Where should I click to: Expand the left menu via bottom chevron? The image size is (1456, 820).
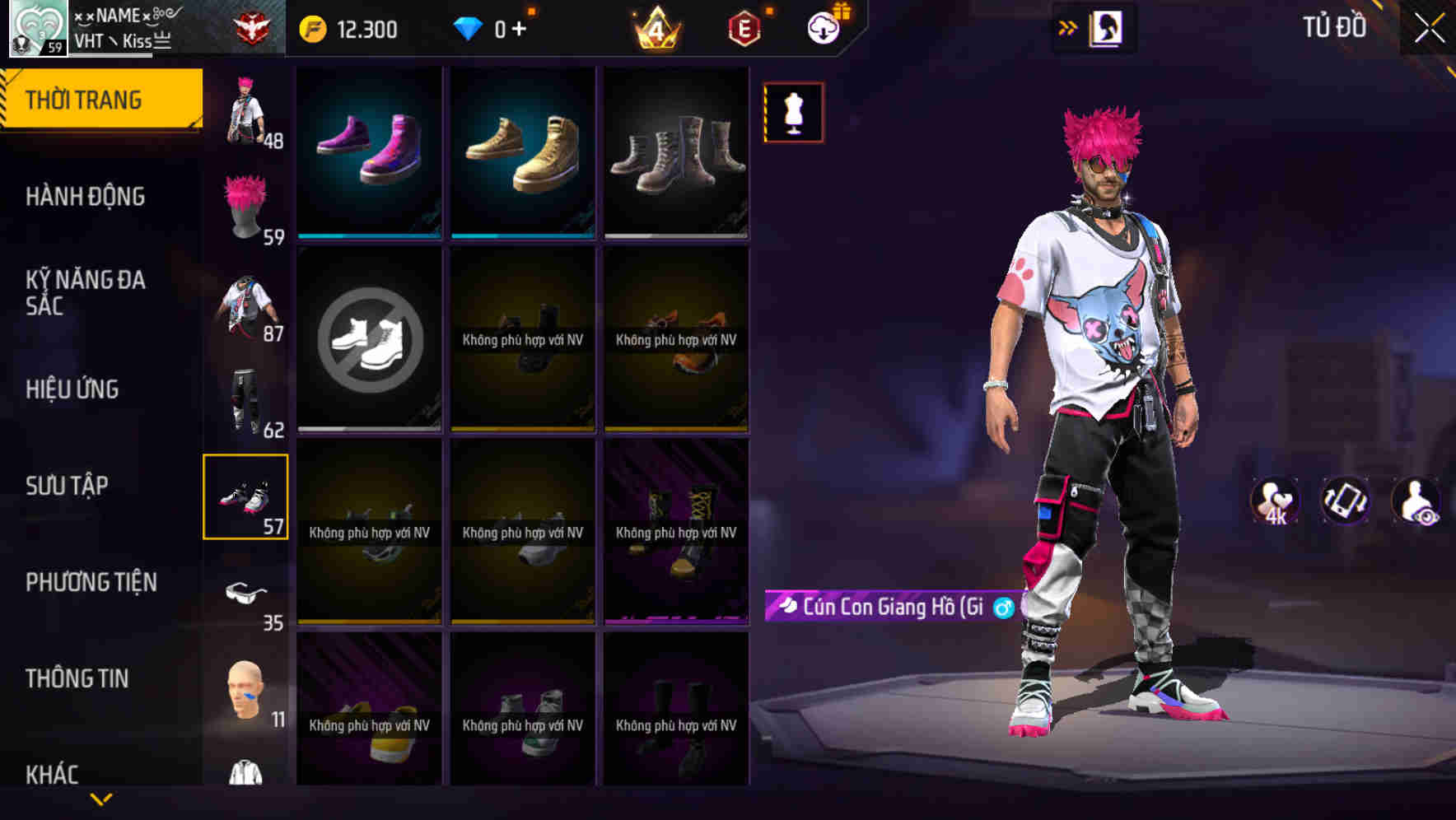tap(101, 796)
